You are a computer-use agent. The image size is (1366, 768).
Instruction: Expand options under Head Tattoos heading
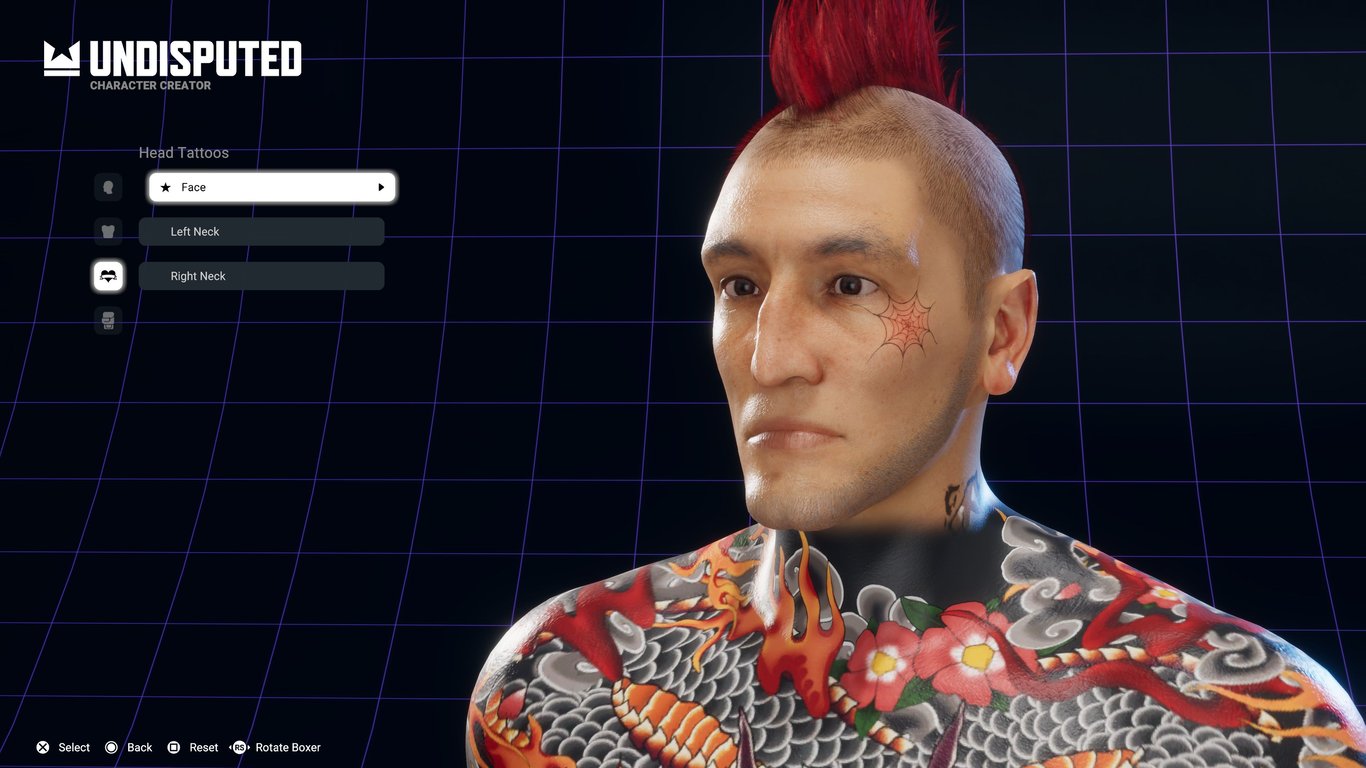point(184,153)
